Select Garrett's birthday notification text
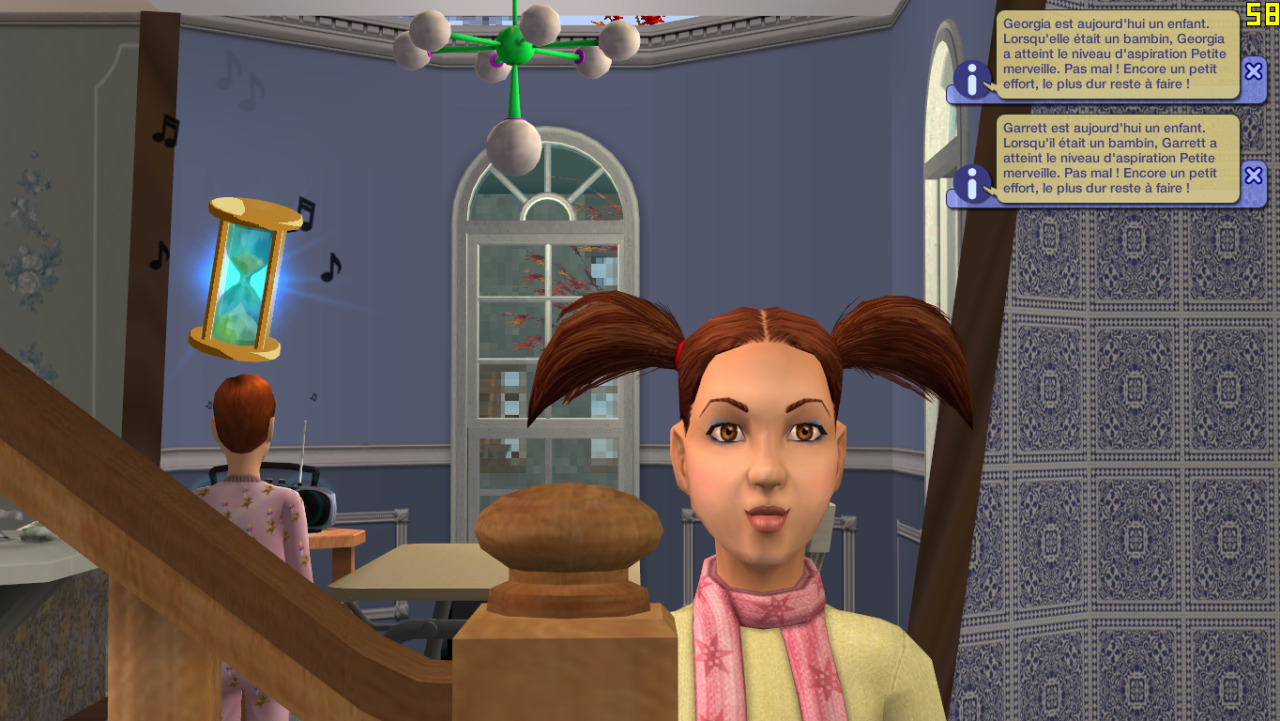The width and height of the screenshot is (1280, 721). 1117,158
